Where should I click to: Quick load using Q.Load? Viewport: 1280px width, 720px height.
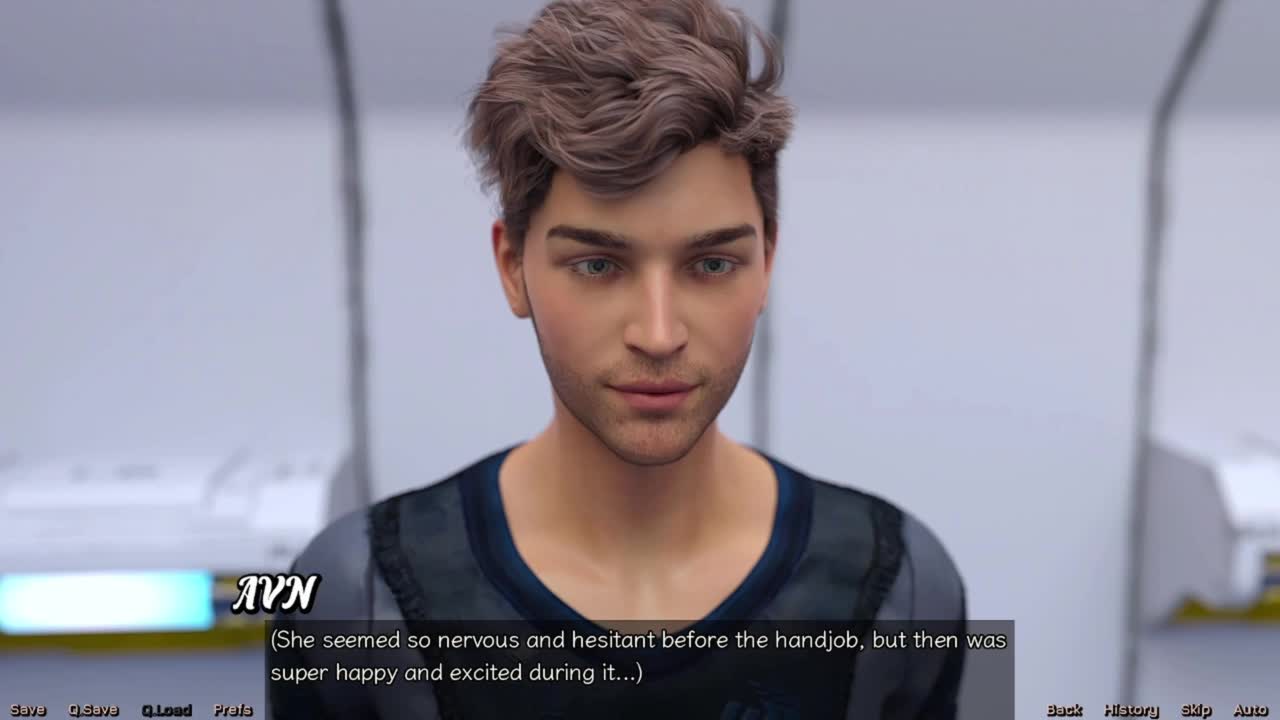click(166, 710)
